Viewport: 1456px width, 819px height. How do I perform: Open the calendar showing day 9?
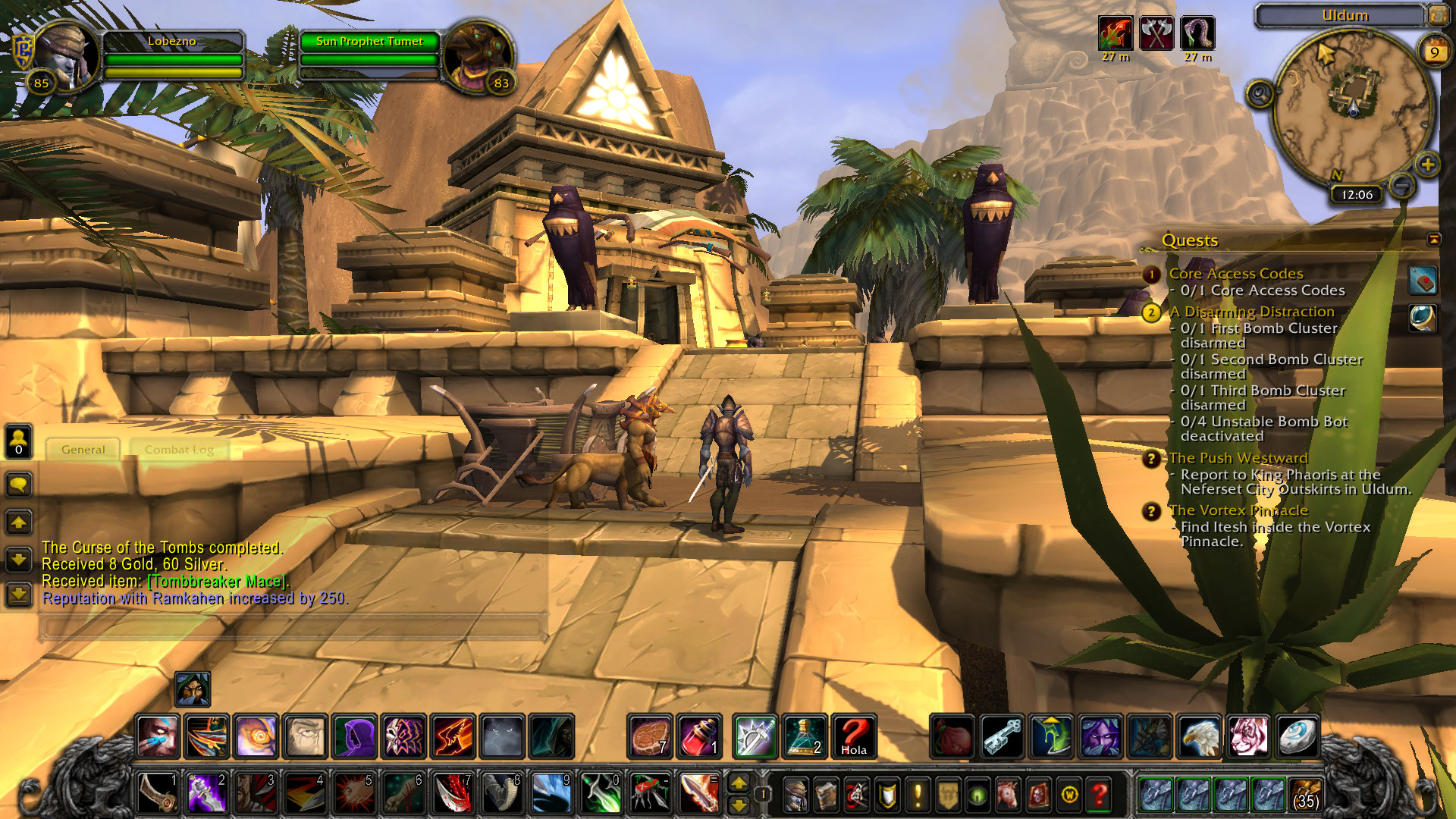(x=1433, y=52)
